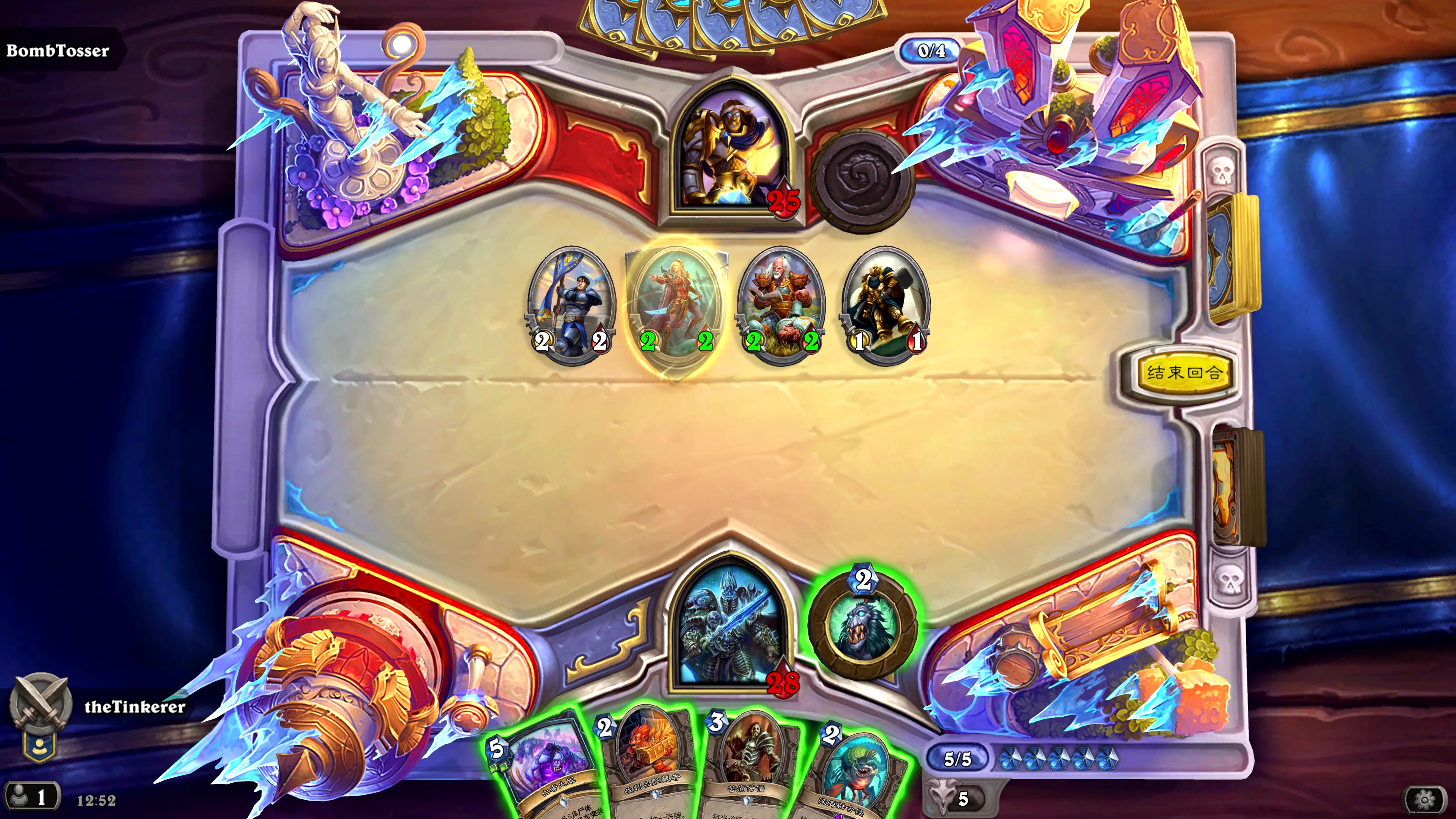
Task: Target the Silver Hand Recruit 1/1 minion
Action: pos(886,305)
